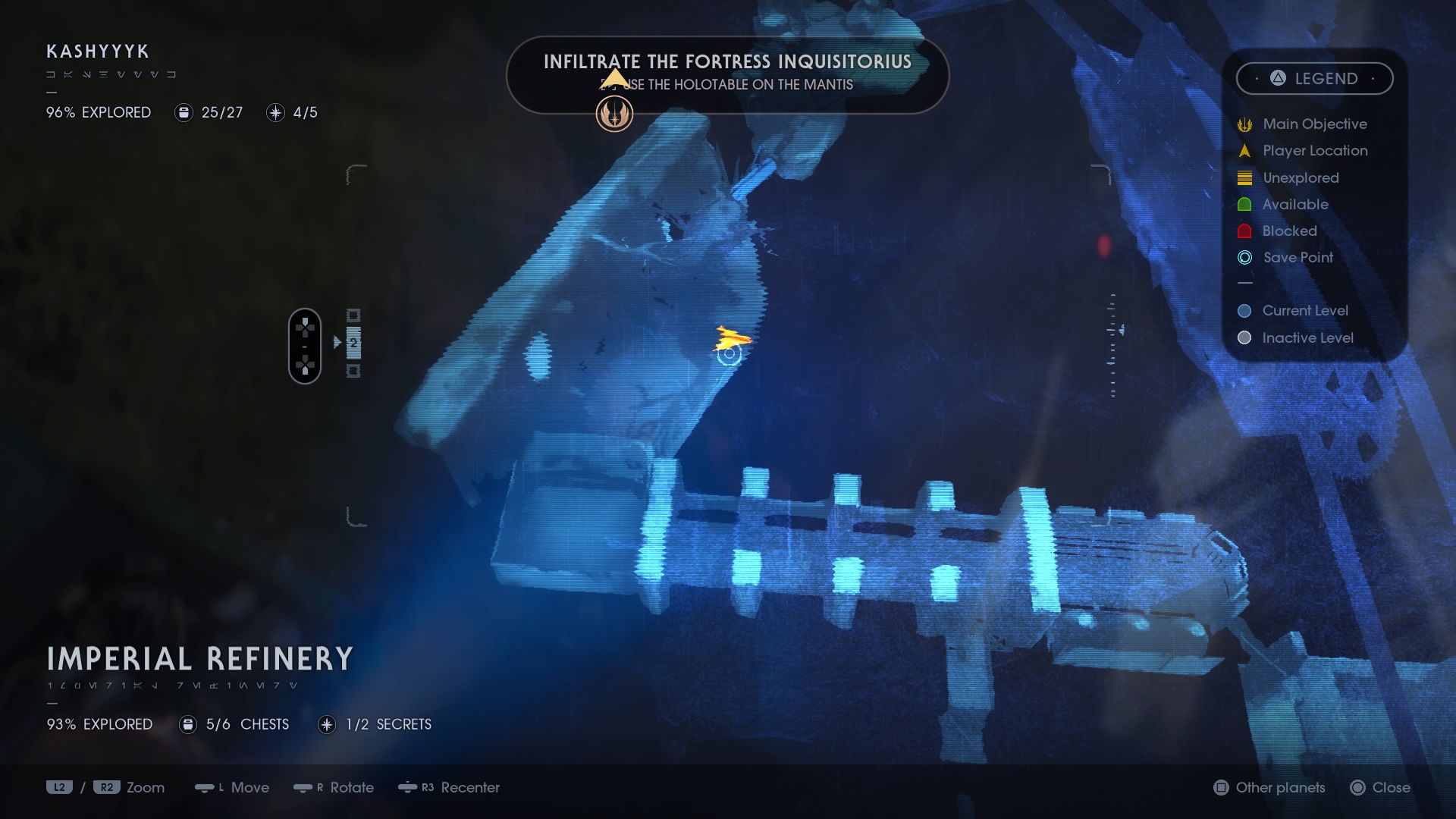1456x819 pixels.
Task: Click the lower floor square below level 2
Action: coord(353,372)
